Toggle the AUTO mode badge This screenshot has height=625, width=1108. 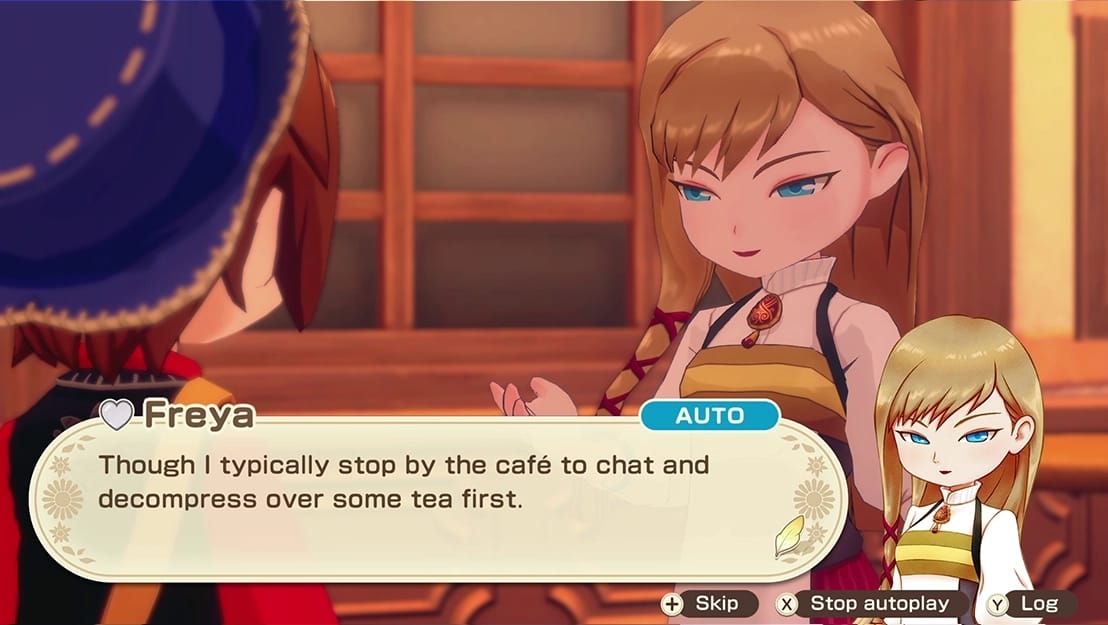click(x=709, y=416)
